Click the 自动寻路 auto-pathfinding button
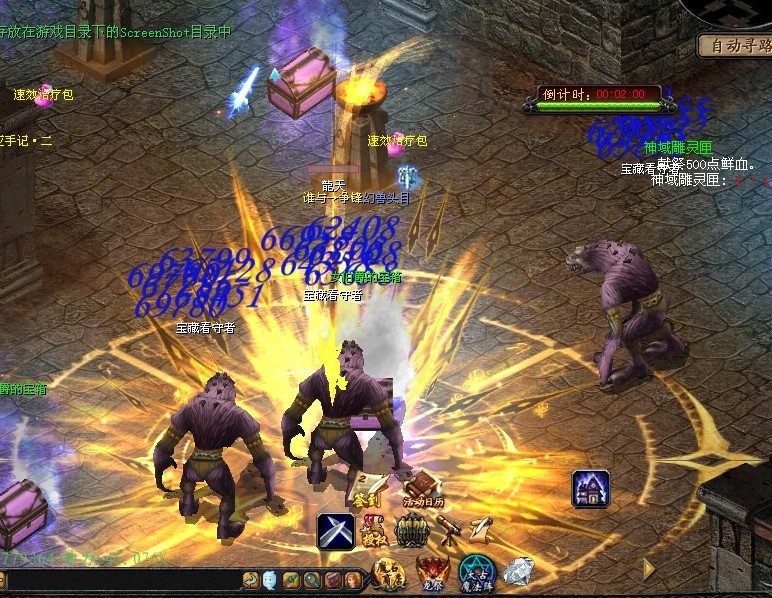Image resolution: width=772 pixels, height=598 pixels. [x=736, y=46]
